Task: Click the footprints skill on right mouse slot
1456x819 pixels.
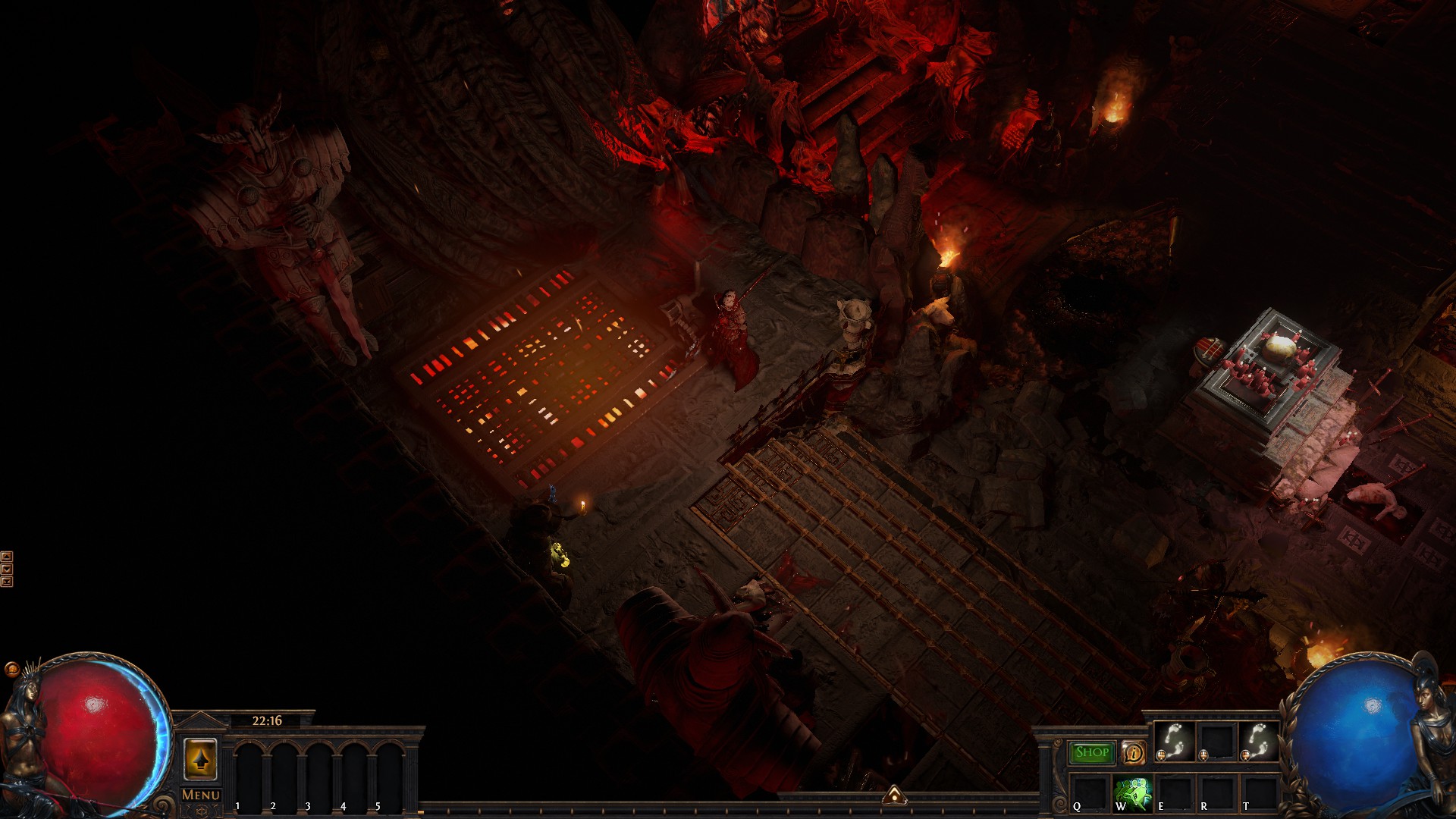Action: [1259, 741]
